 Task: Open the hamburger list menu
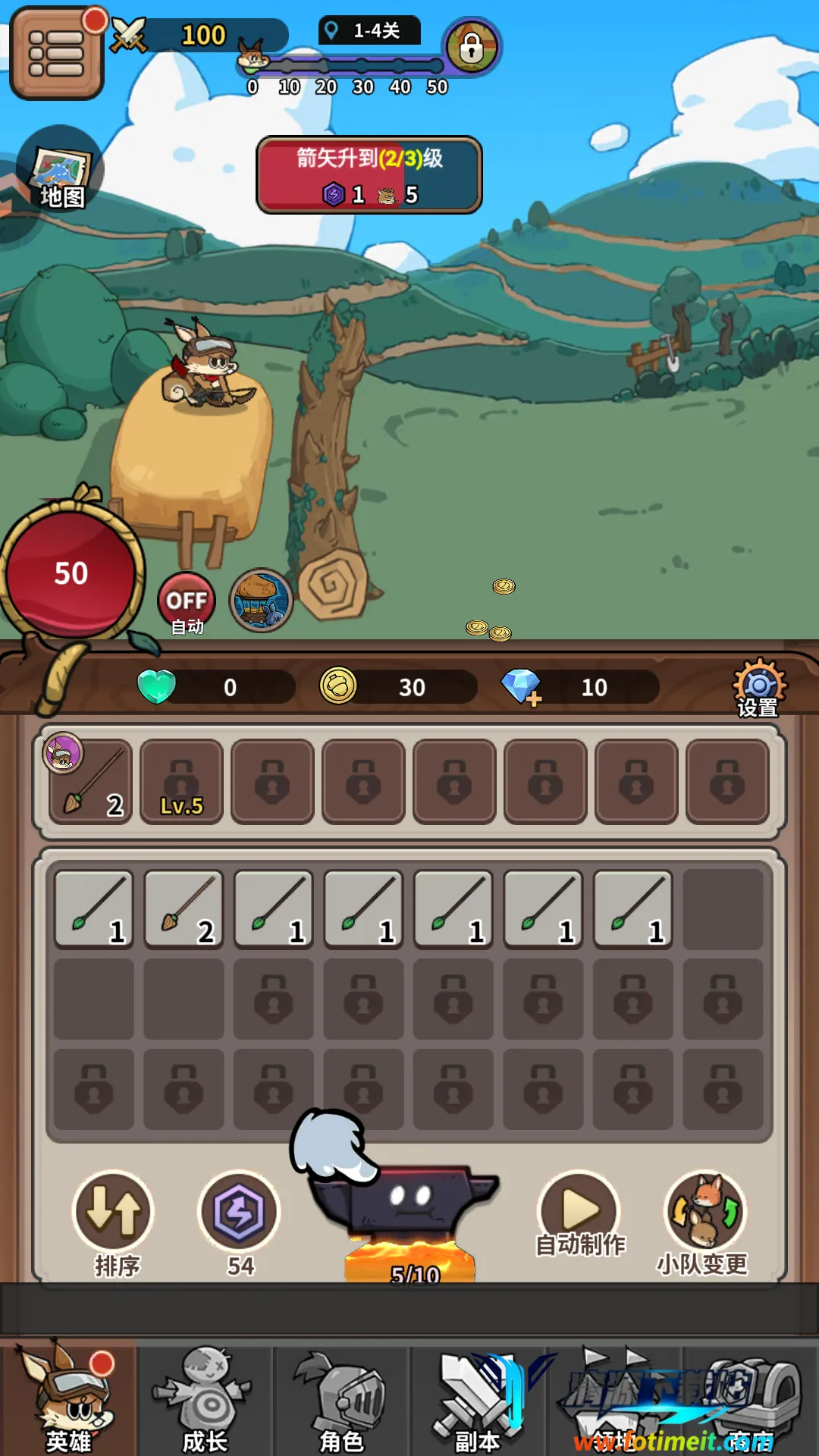(56, 53)
